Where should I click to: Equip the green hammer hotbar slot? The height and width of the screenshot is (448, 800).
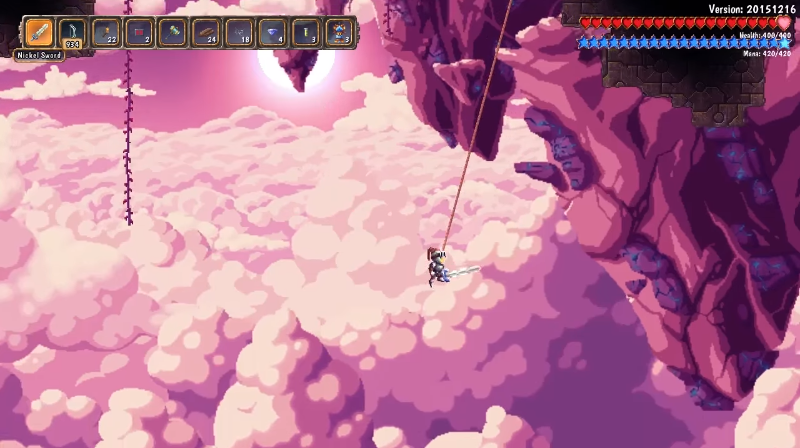pyautogui.click(x=173, y=32)
